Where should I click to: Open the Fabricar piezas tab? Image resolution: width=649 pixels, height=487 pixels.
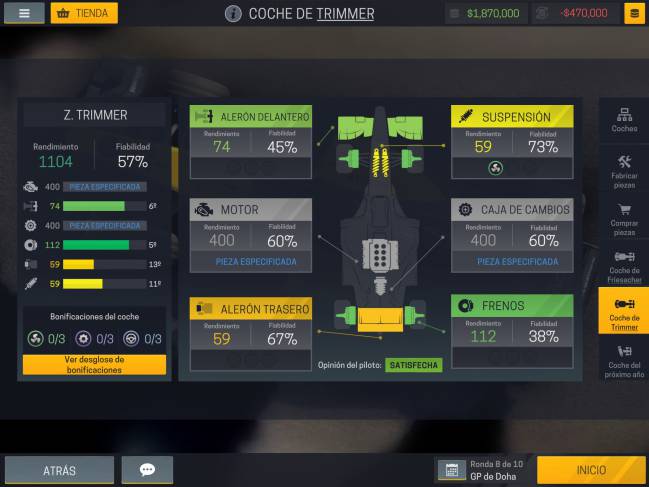coord(624,170)
